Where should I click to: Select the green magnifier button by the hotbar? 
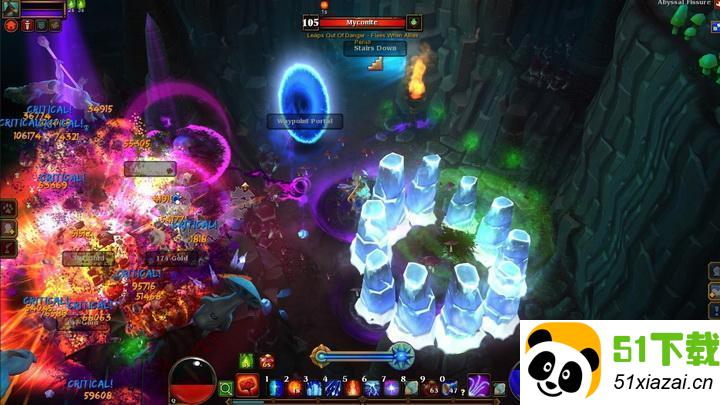226,386
